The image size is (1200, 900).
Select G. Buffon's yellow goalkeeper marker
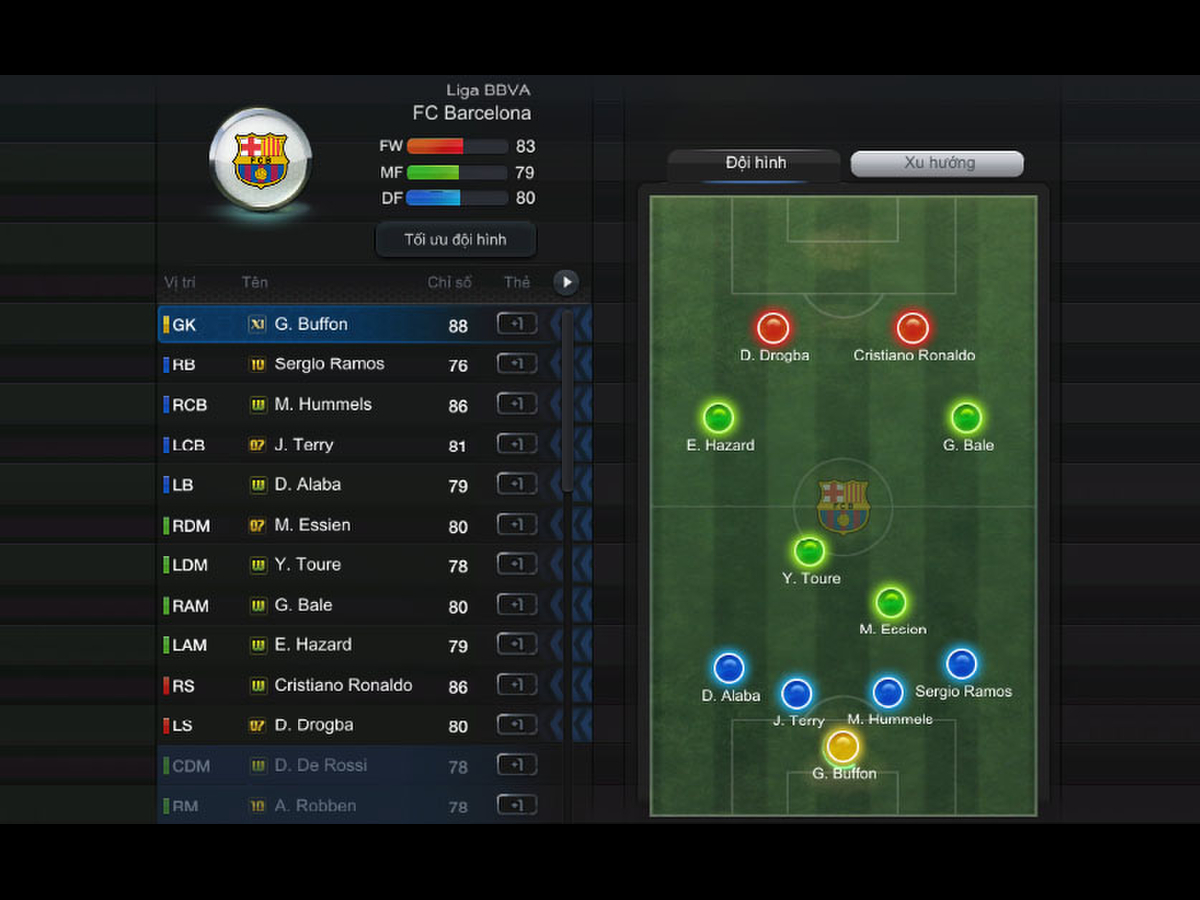pyautogui.click(x=843, y=746)
